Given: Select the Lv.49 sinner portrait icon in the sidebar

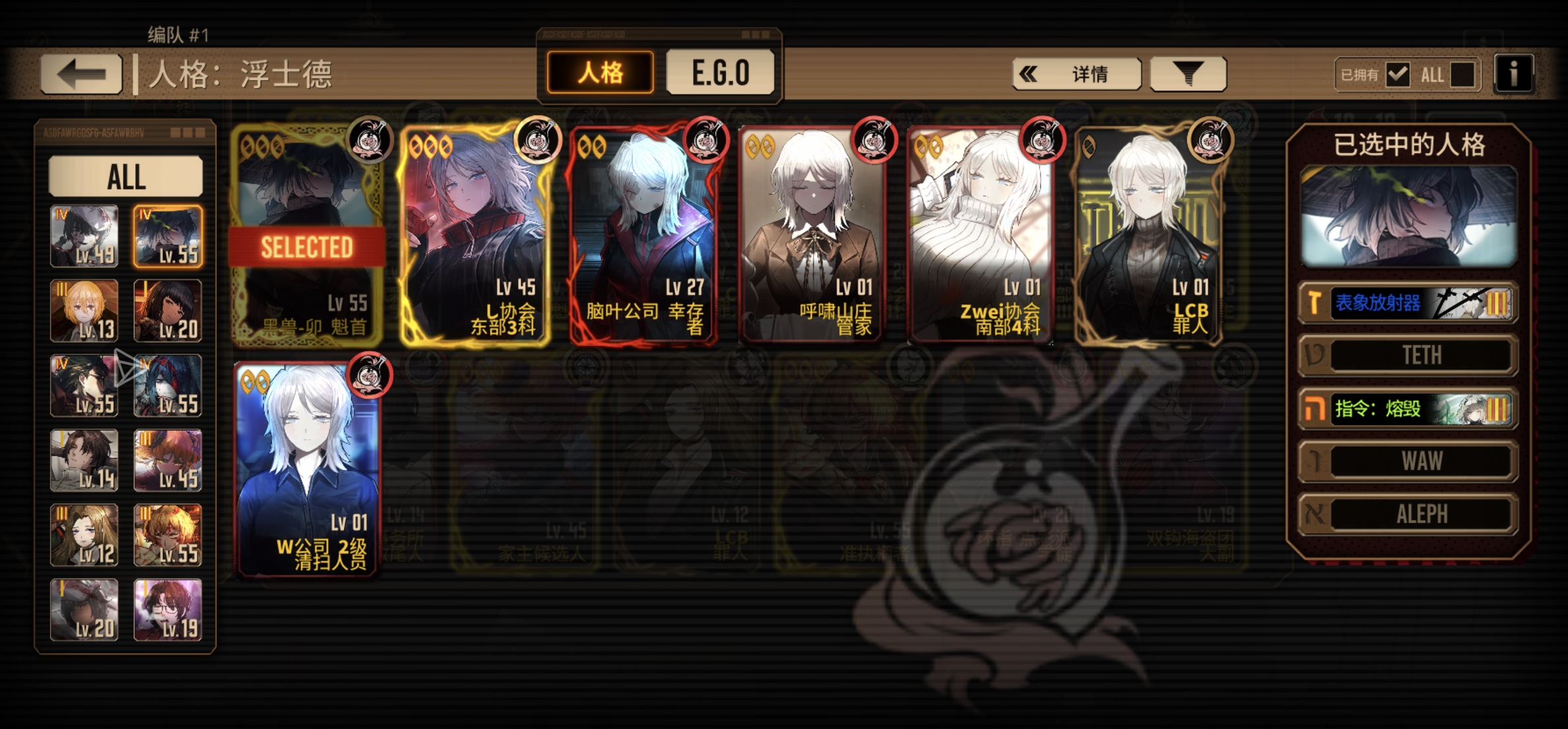Looking at the screenshot, I should pos(84,236).
